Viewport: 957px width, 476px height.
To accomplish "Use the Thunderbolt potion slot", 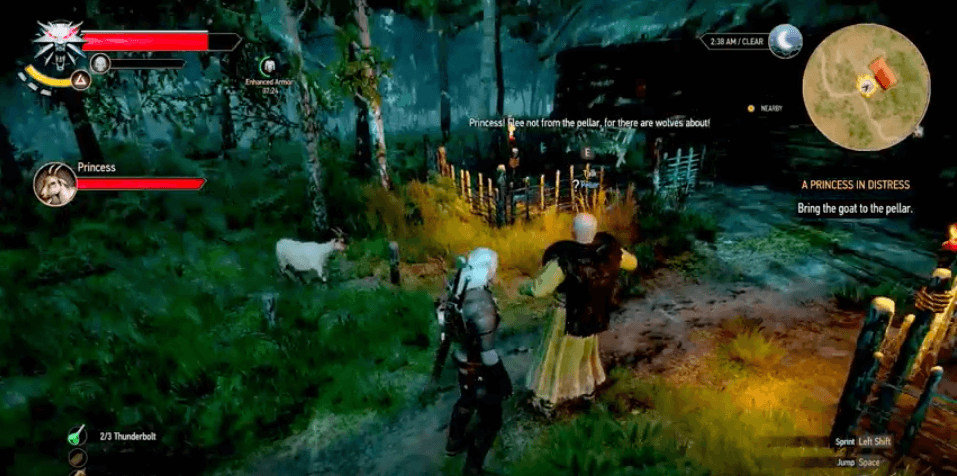I will coord(78,436).
